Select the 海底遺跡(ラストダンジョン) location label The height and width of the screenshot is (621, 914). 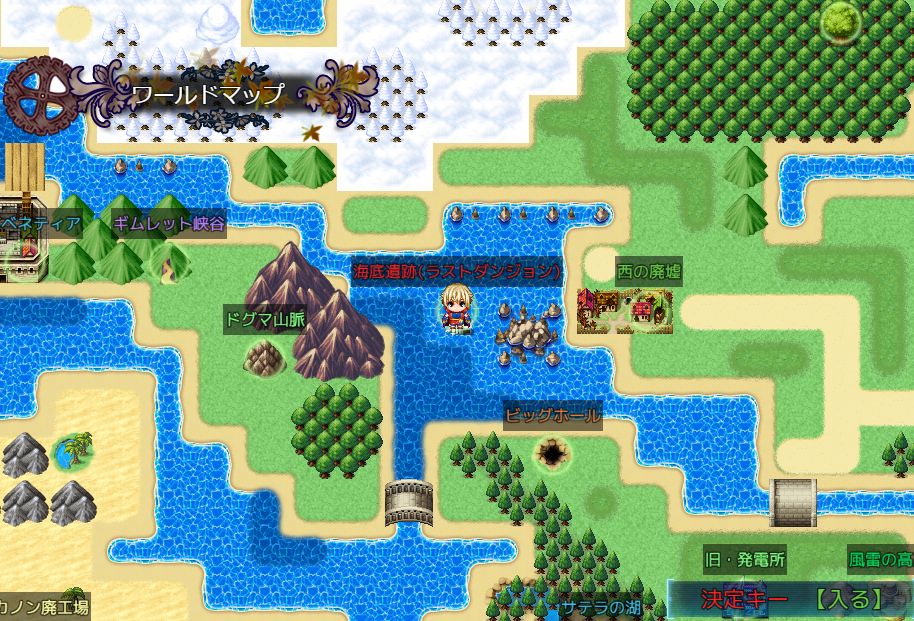(x=455, y=271)
